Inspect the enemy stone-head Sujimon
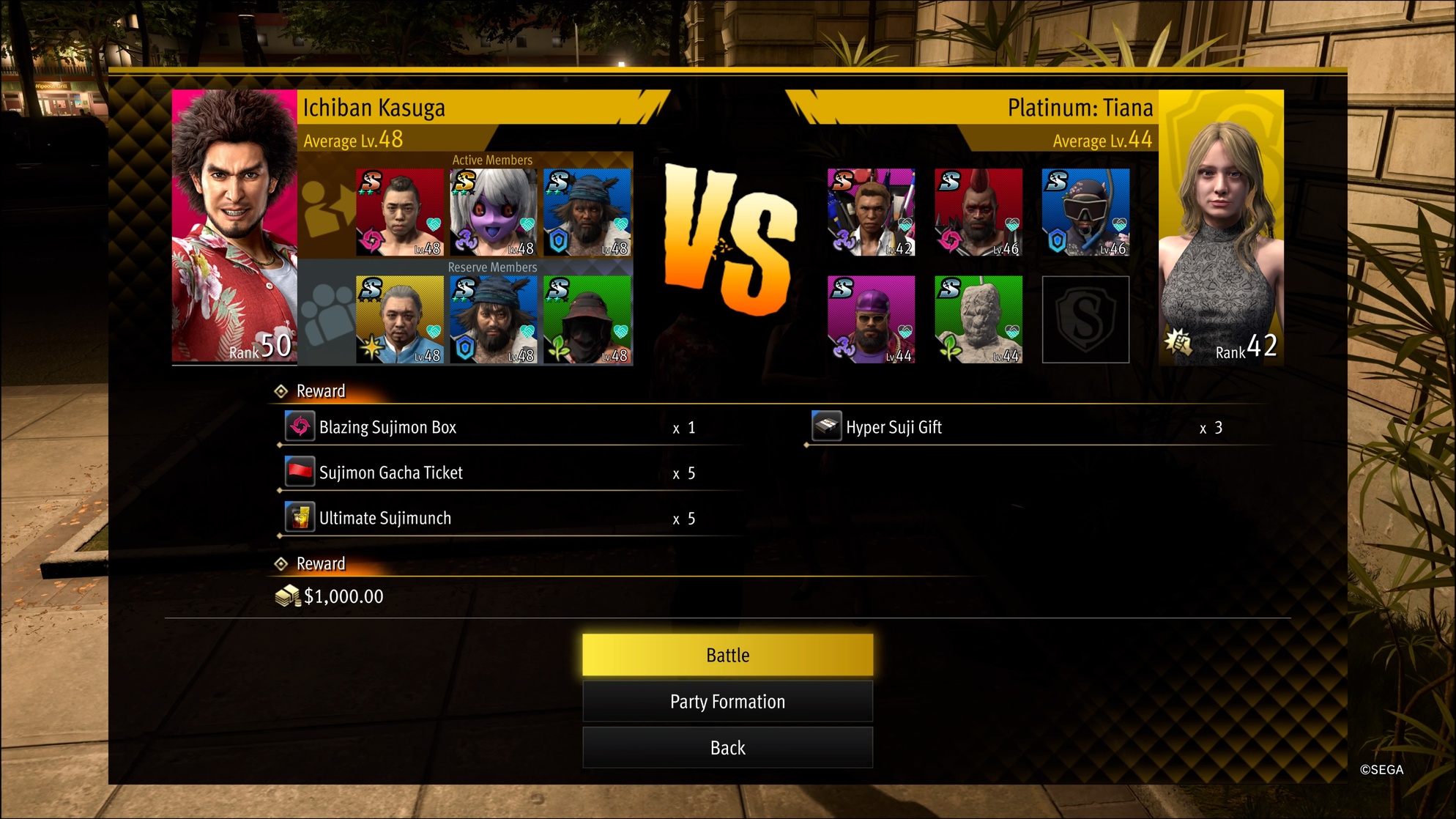The width and height of the screenshot is (1456, 819). [x=978, y=319]
